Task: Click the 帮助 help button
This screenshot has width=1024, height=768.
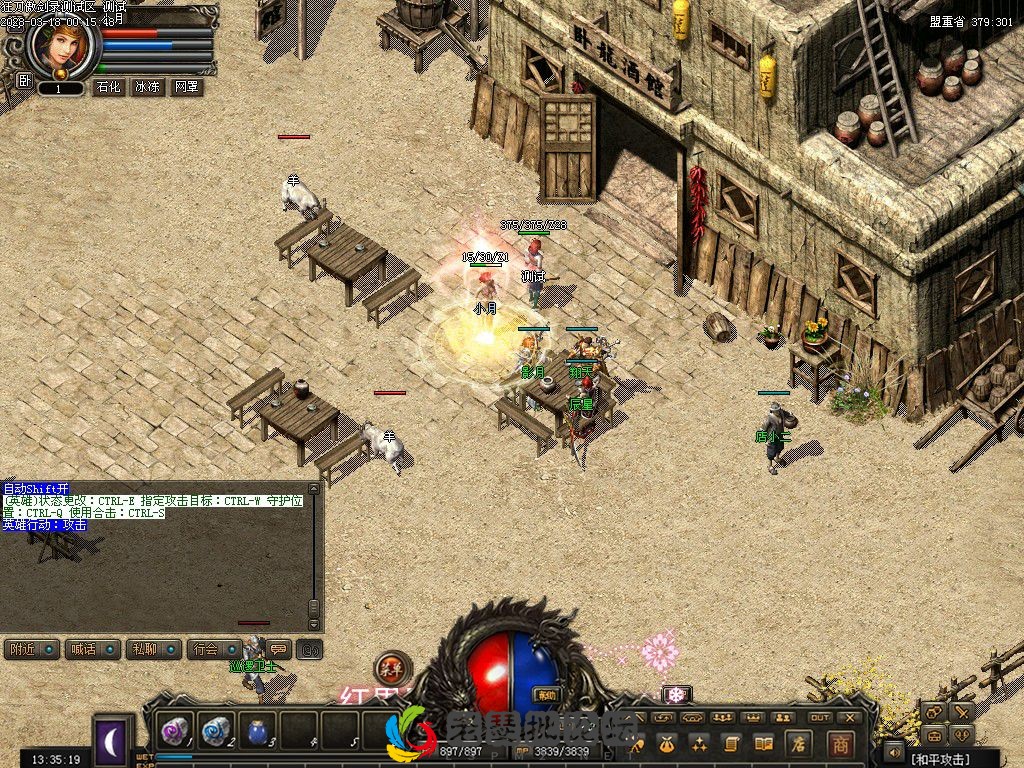Action: [546, 695]
